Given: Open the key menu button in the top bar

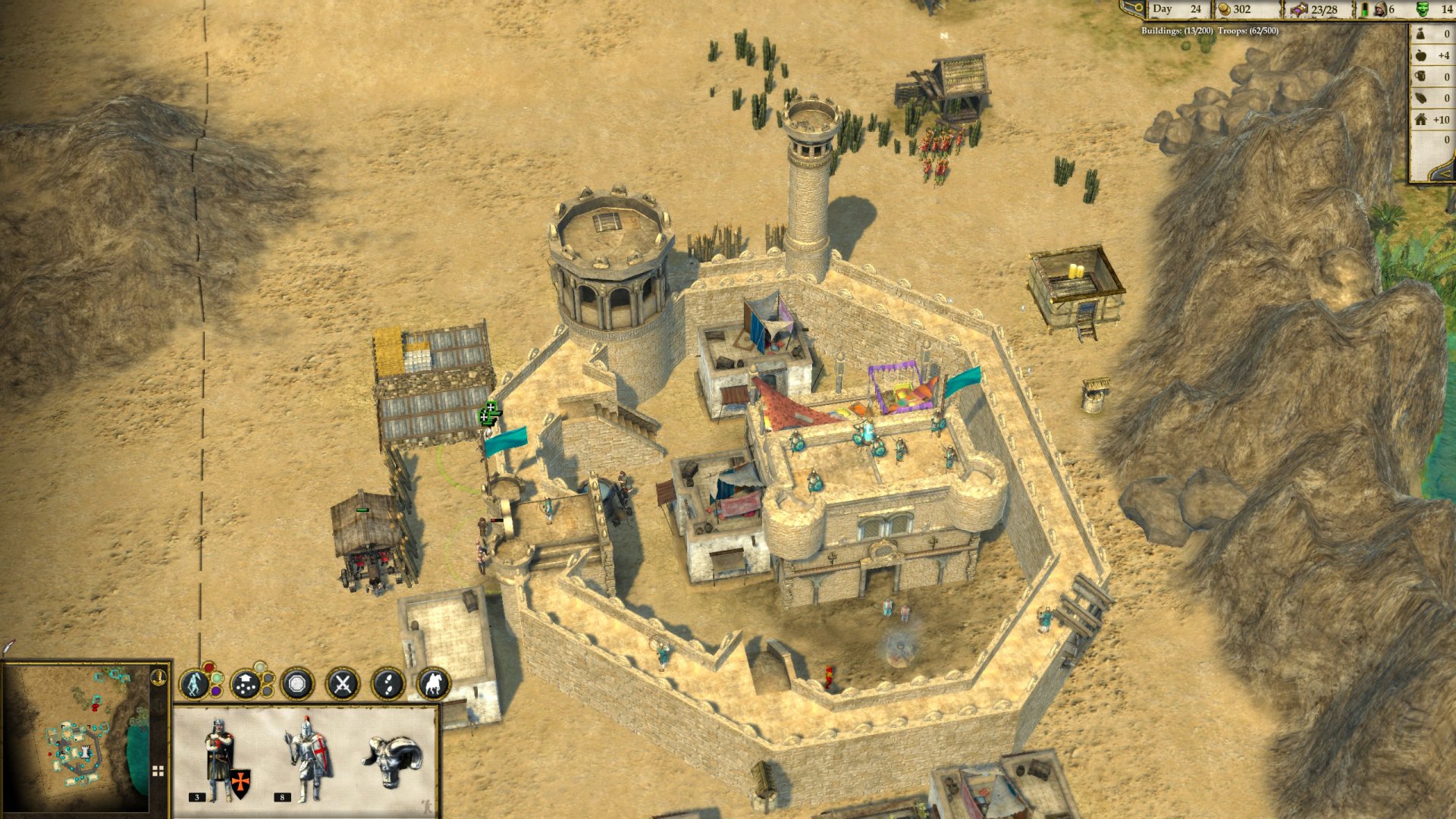Looking at the screenshot, I should pos(1133,9).
